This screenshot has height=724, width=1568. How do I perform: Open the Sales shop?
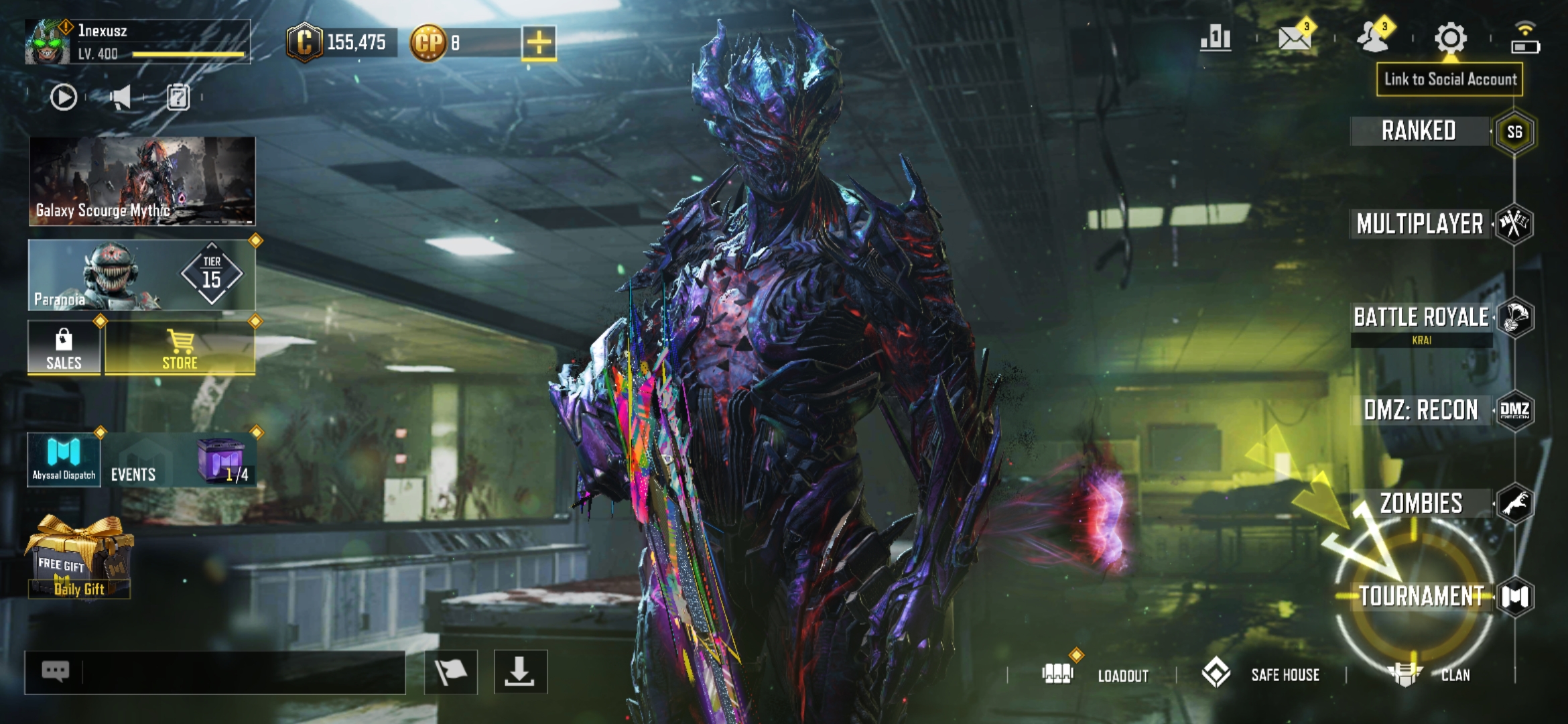point(64,349)
